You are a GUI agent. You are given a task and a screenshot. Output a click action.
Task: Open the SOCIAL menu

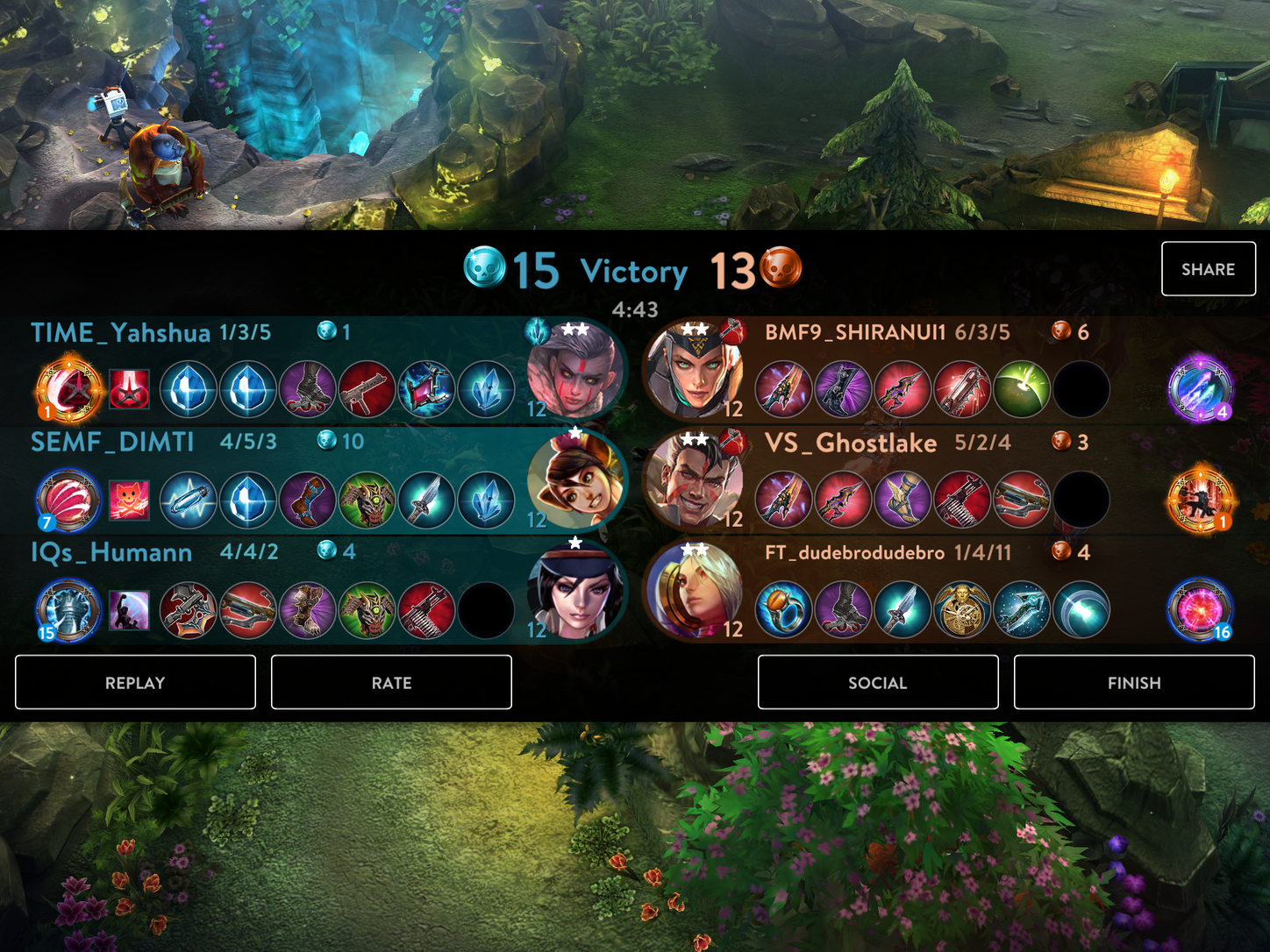click(x=877, y=682)
